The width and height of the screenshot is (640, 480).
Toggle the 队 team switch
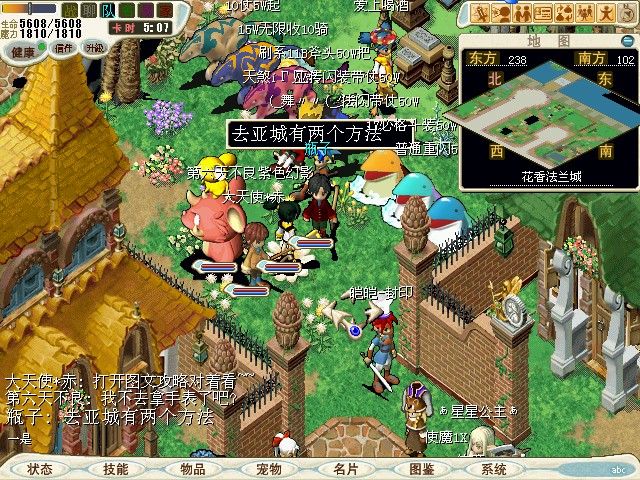pos(107,10)
